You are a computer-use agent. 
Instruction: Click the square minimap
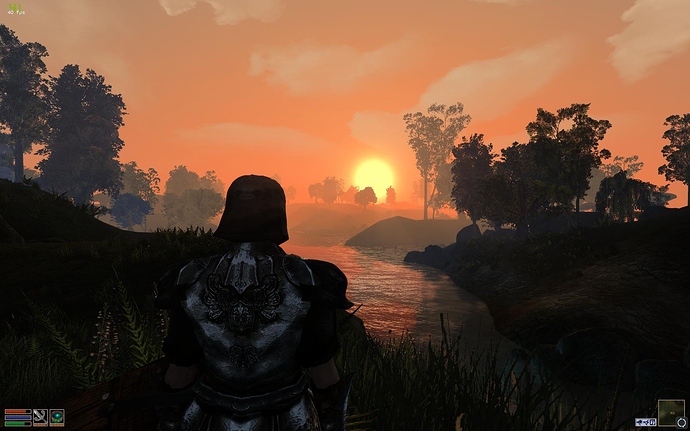pyautogui.click(x=671, y=411)
